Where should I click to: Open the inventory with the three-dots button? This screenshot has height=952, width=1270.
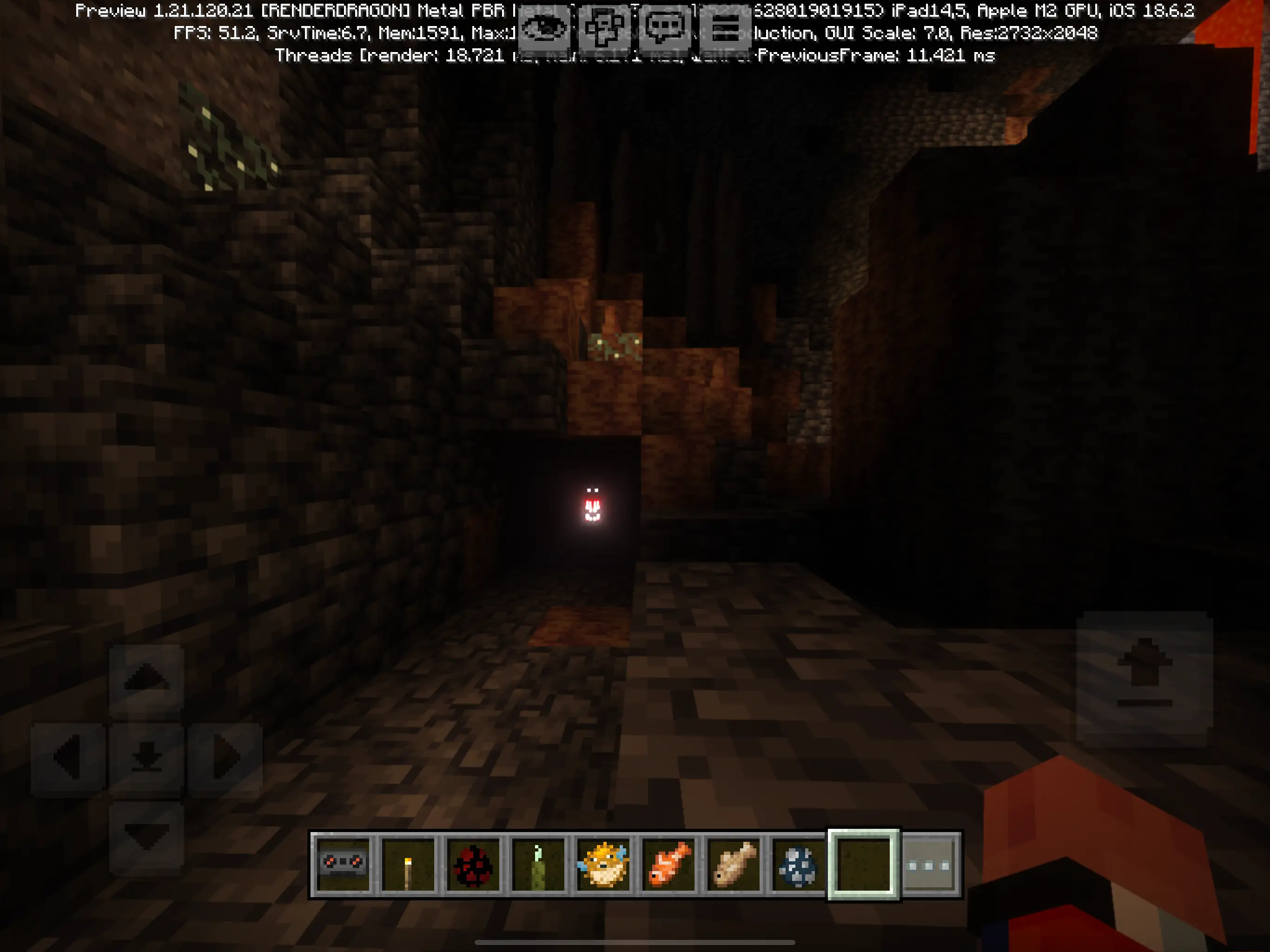pyautogui.click(x=930, y=865)
